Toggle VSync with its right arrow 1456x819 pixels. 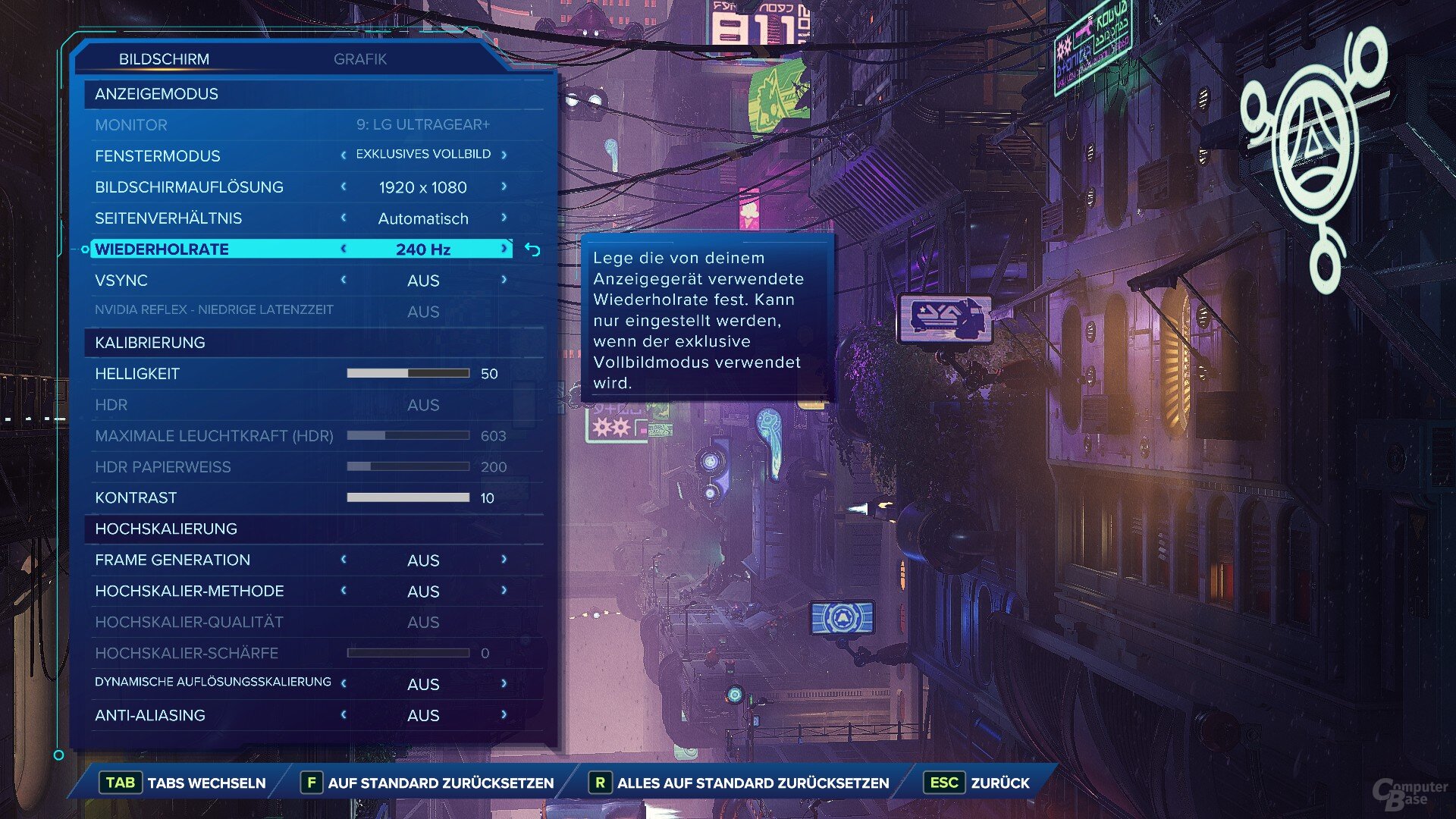[x=504, y=280]
